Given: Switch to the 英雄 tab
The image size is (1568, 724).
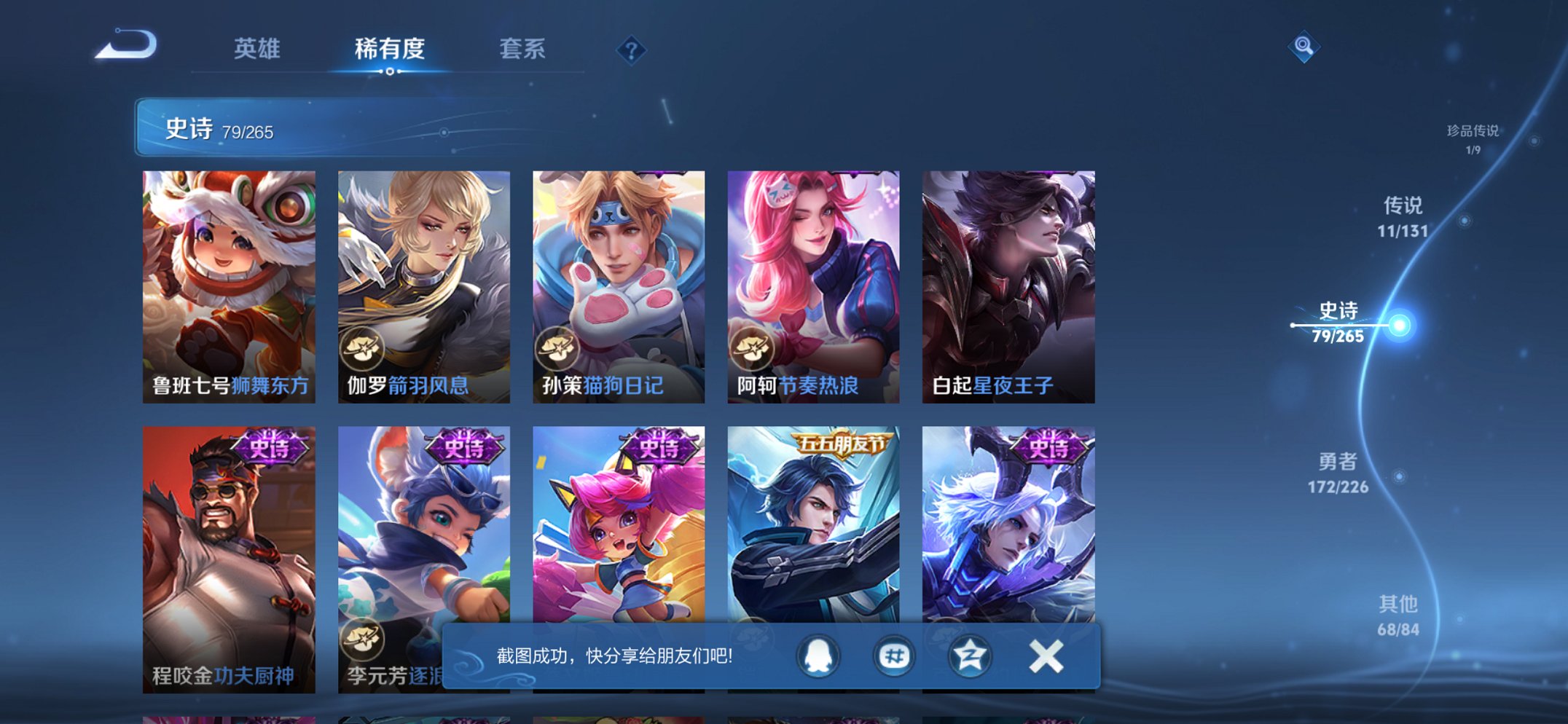Looking at the screenshot, I should click(x=256, y=50).
